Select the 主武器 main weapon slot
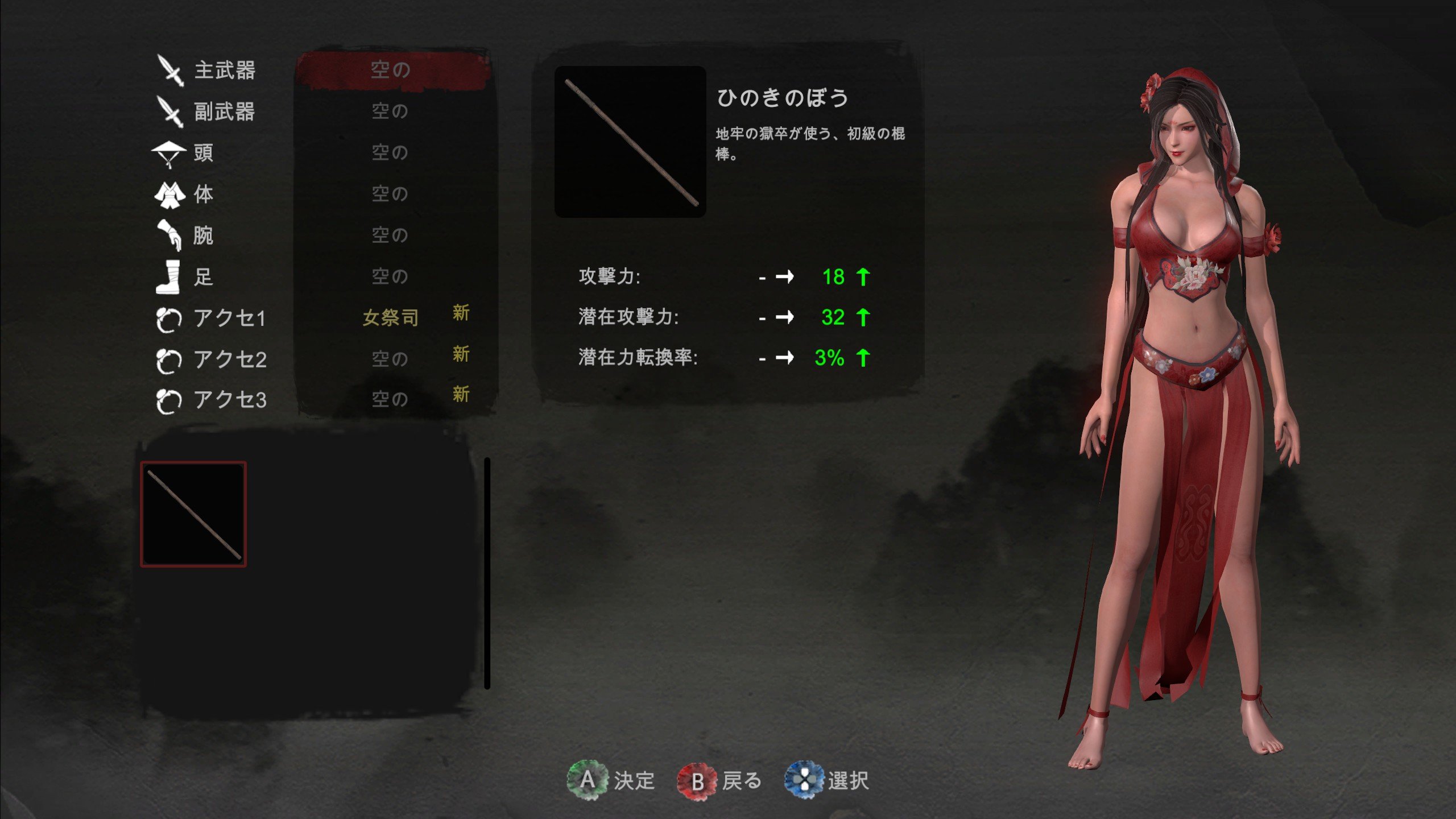 [x=391, y=70]
